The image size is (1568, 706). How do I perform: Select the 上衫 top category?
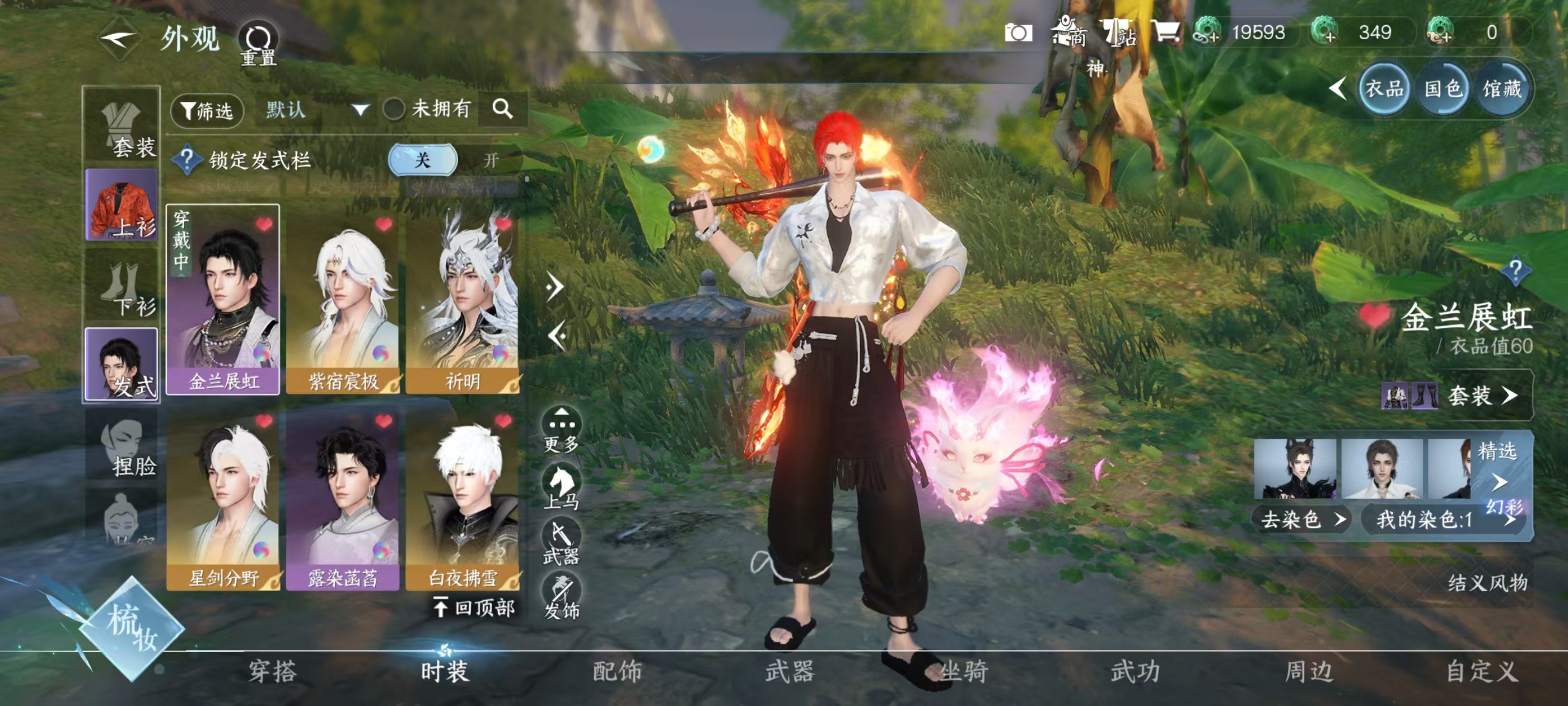click(122, 205)
